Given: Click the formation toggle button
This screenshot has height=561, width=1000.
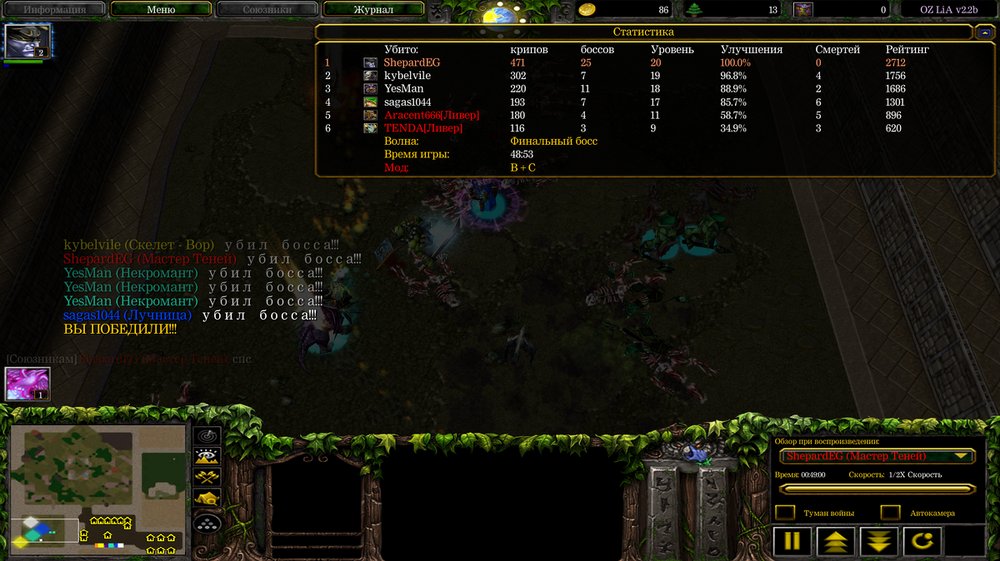Looking at the screenshot, I should pos(207,521).
